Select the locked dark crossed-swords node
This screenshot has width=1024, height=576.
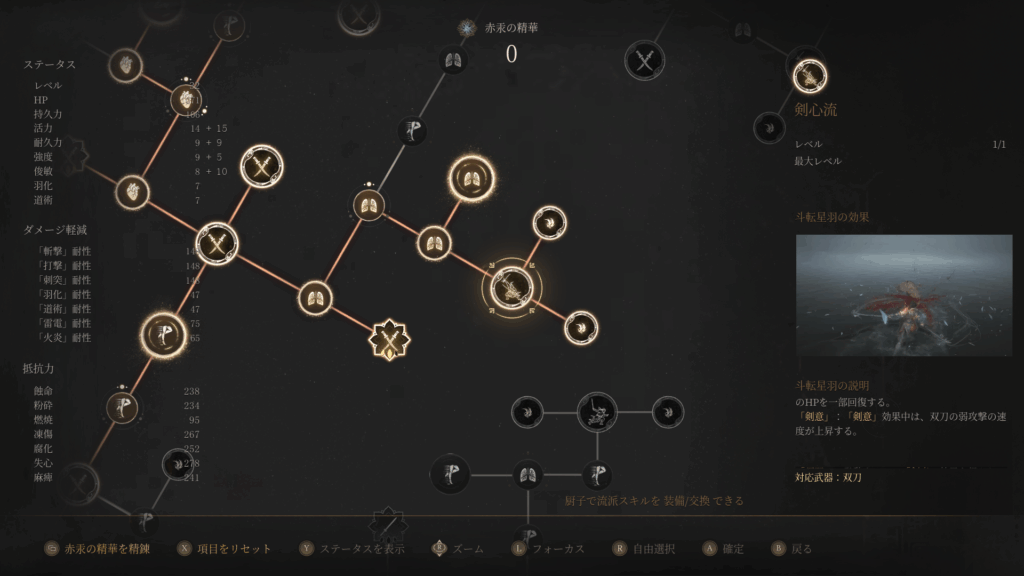tap(645, 60)
